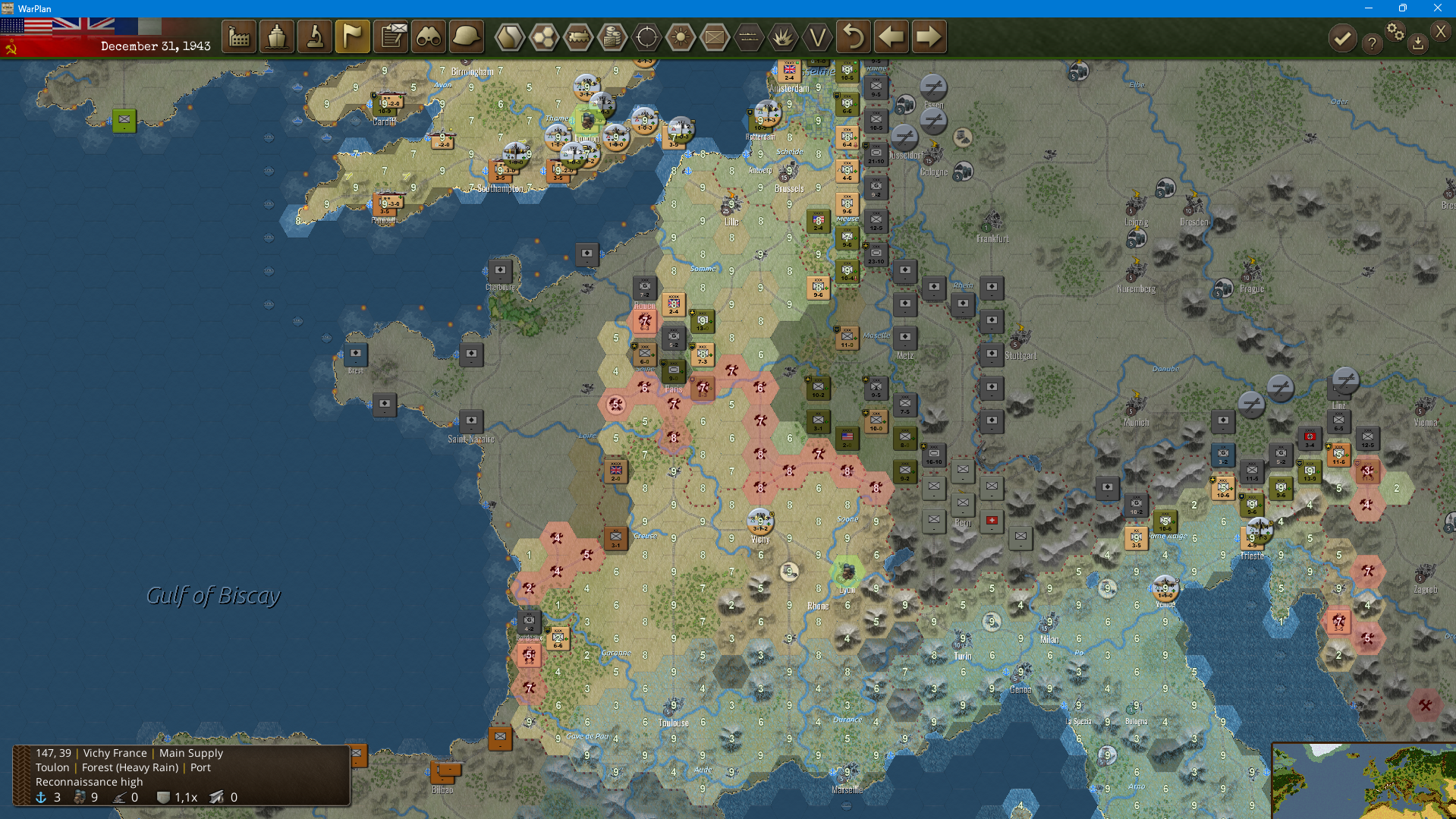Save the game with the download-arrow button
1456x819 pixels.
(x=1417, y=44)
